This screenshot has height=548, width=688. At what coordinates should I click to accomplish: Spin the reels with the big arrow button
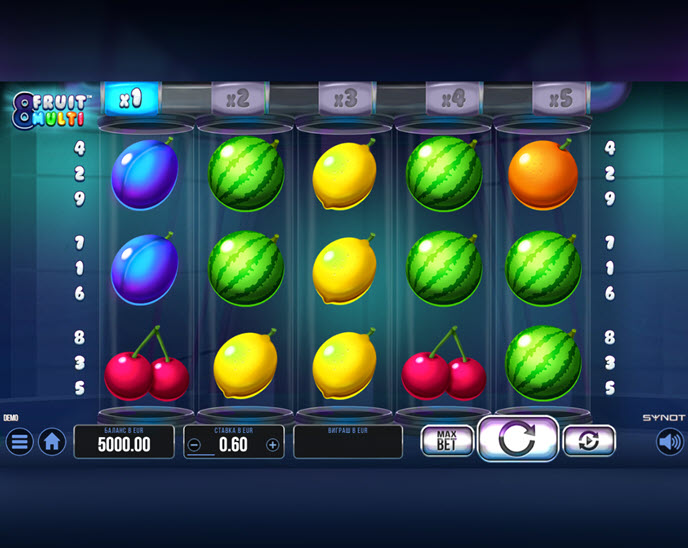coord(517,439)
